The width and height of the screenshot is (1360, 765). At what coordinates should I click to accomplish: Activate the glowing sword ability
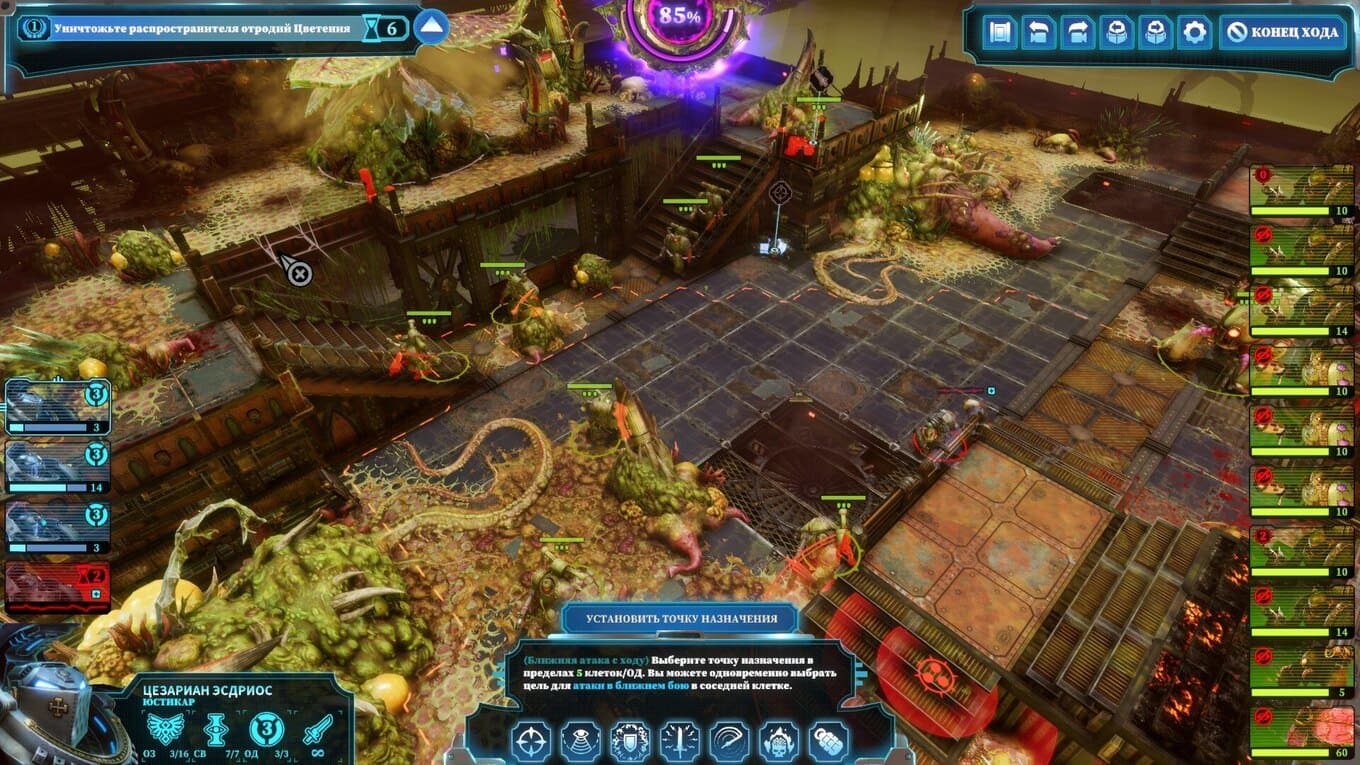680,741
